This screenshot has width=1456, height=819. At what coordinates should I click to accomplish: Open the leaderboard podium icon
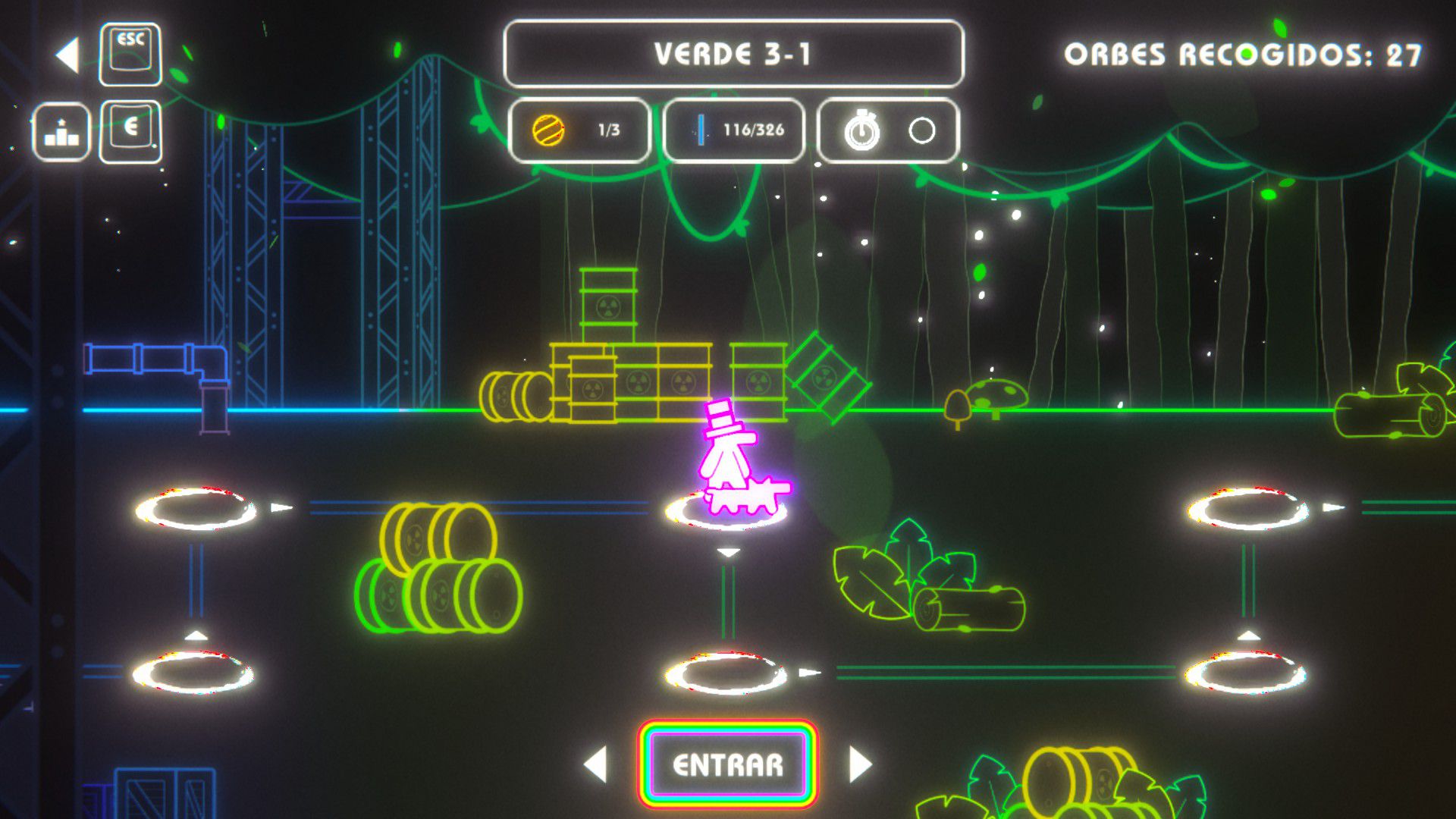coord(61,132)
